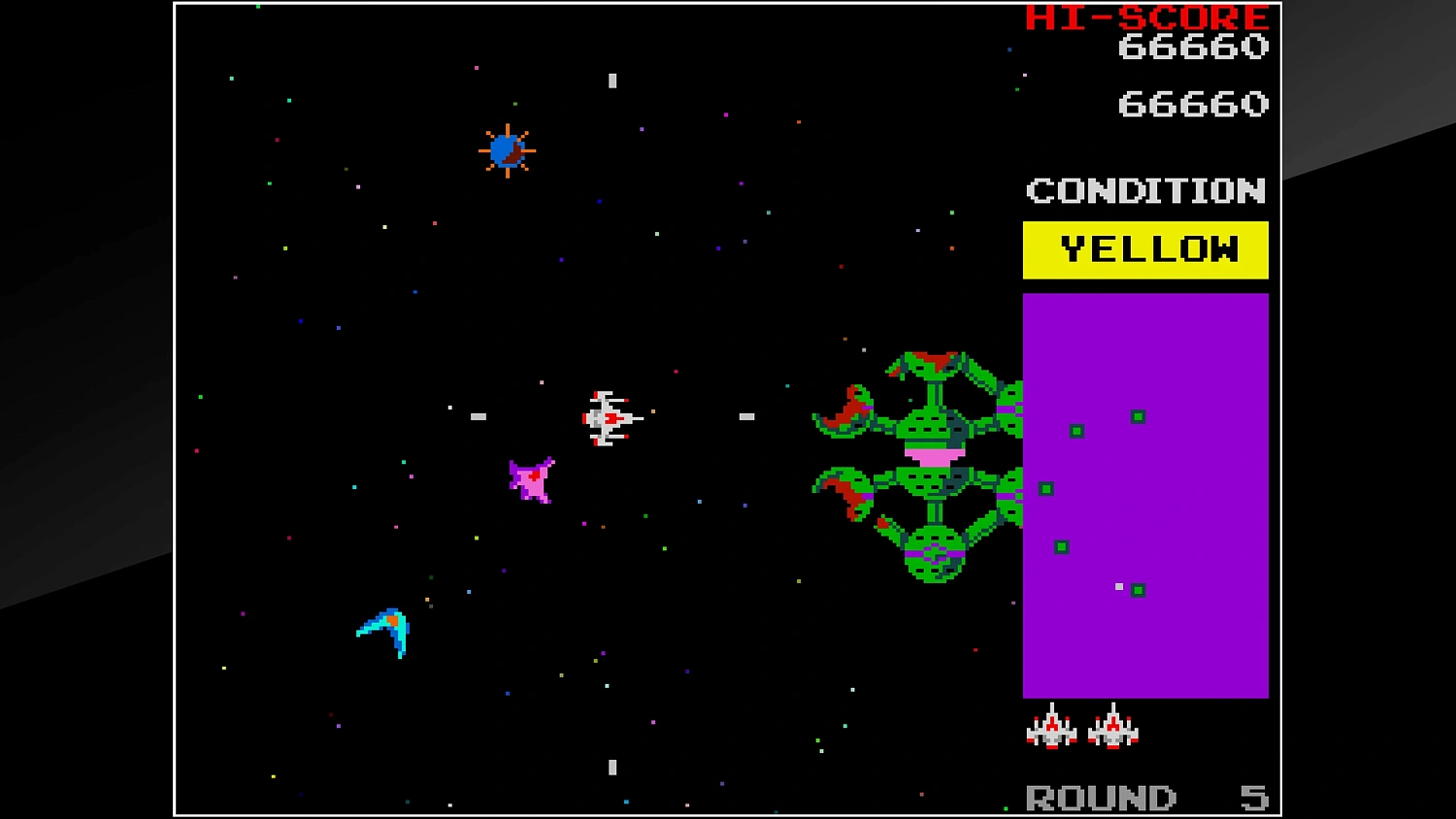Toggle the topmost green blip on the radar
The image size is (1456, 819).
click(x=1138, y=416)
